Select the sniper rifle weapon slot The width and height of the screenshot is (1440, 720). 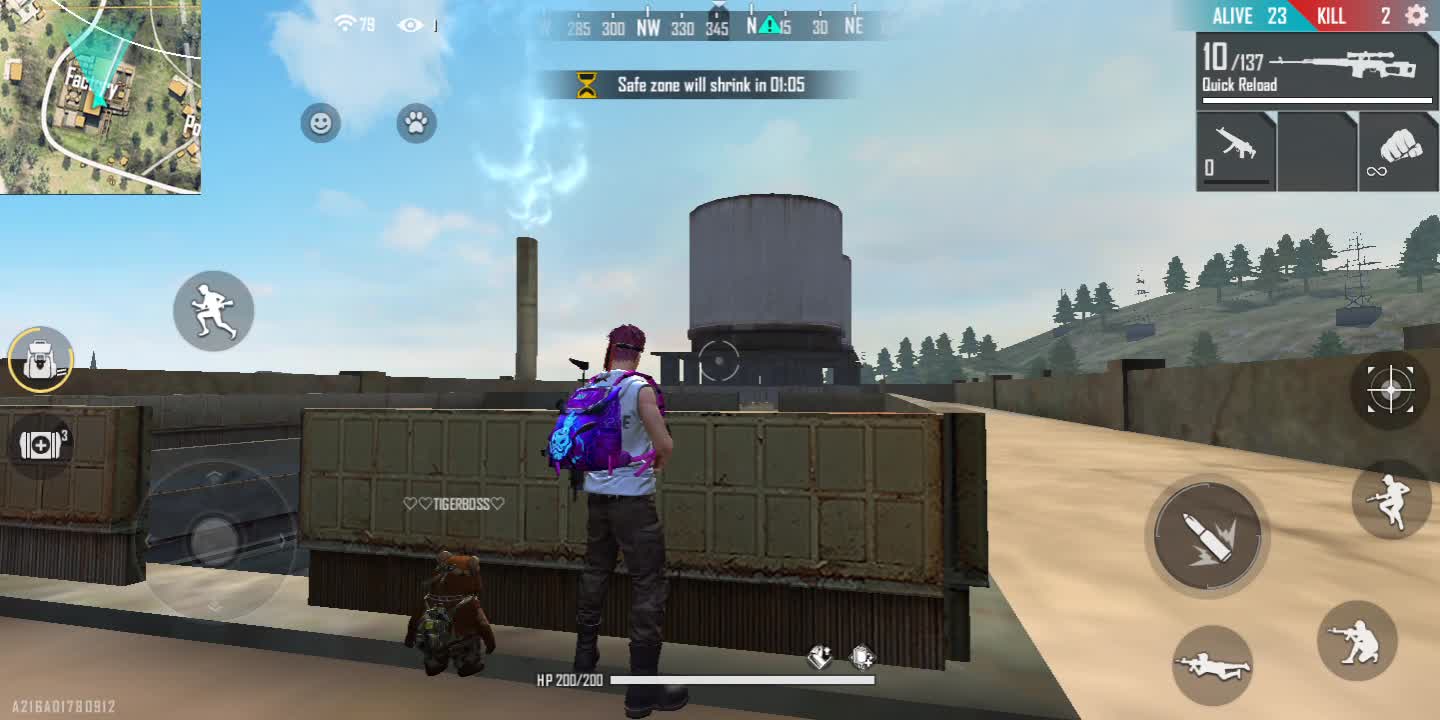pyautogui.click(x=1317, y=68)
